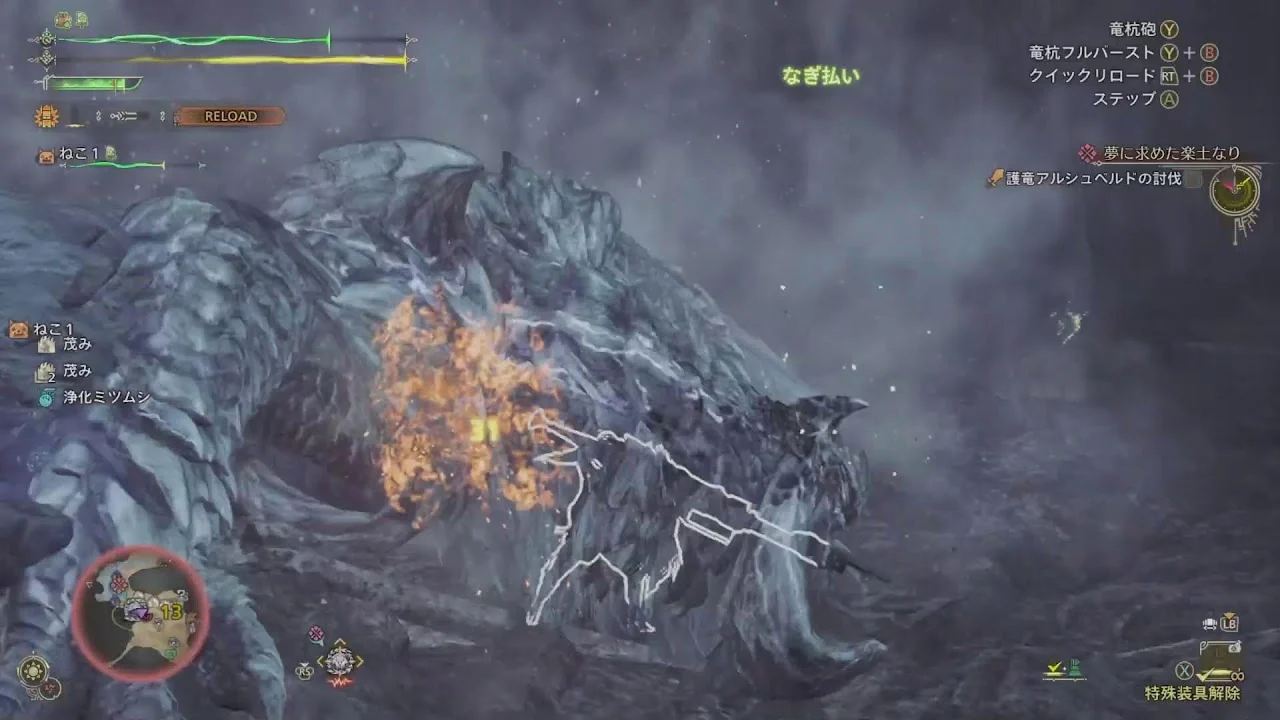Viewport: 1280px width, 720px height.
Task: Click the sun time-of-day icon
Action: click(33, 671)
